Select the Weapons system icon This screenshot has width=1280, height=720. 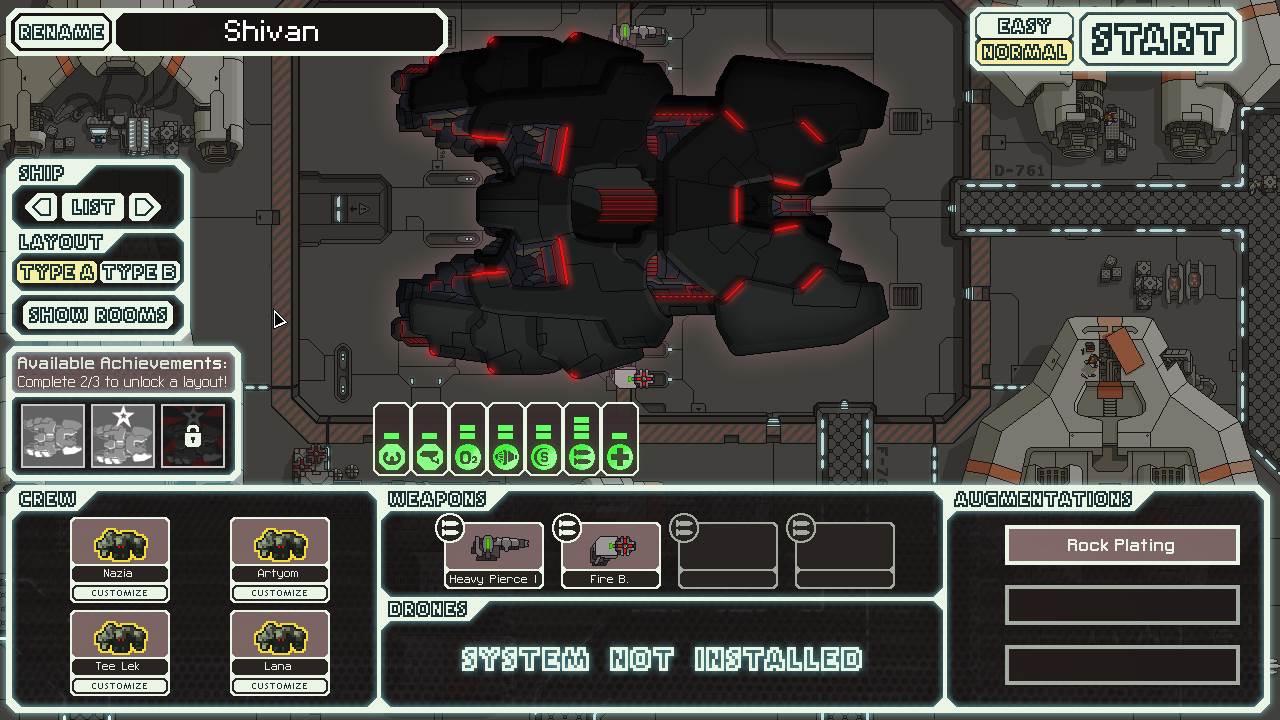pos(505,455)
